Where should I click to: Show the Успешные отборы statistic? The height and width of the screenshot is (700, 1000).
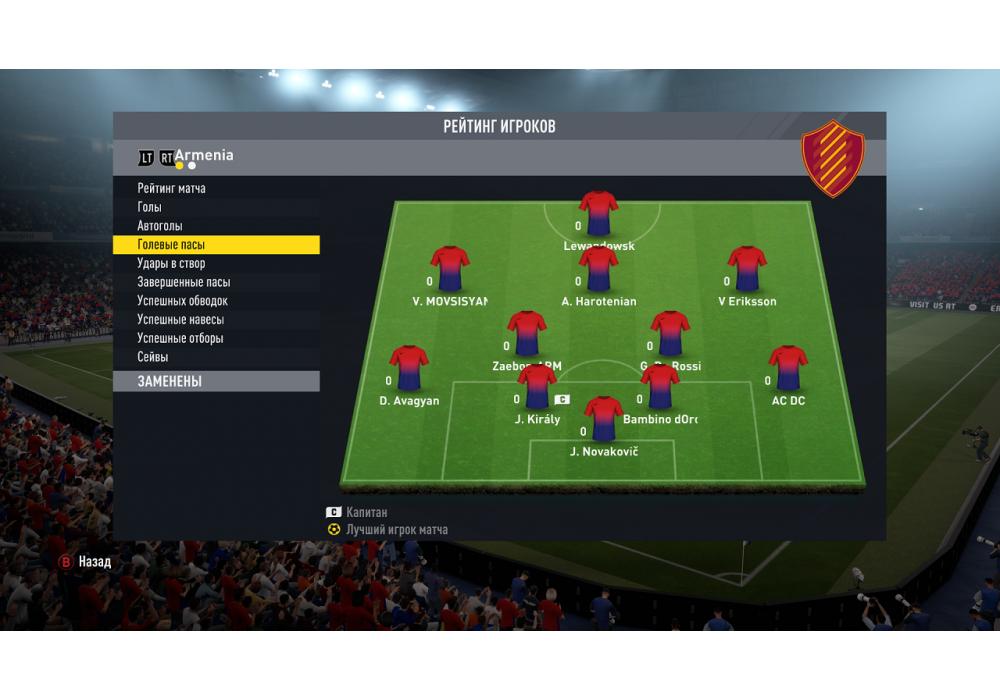coord(181,338)
